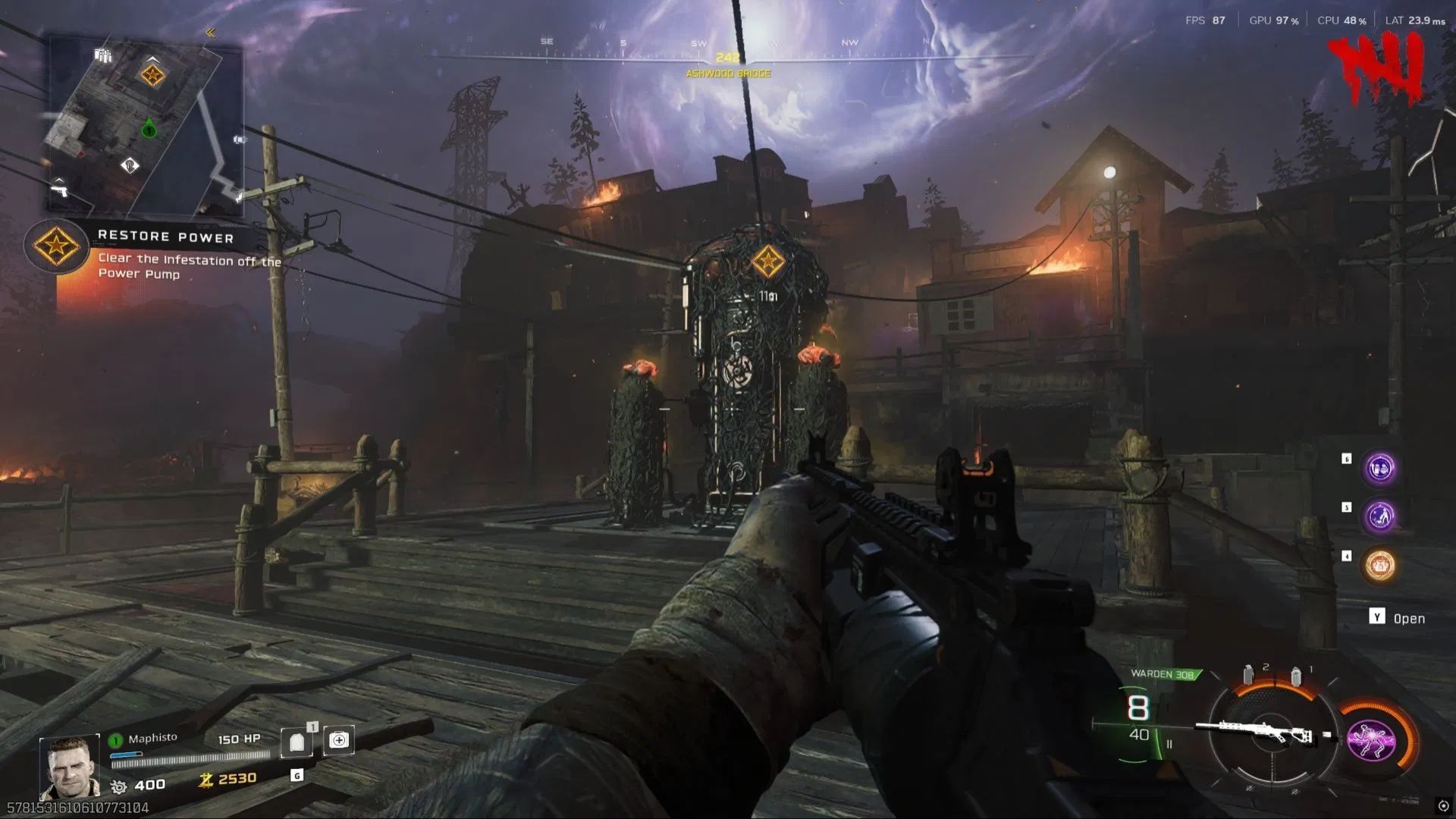Click the white diamond marker on minimap
This screenshot has height=819, width=1456.
[130, 165]
